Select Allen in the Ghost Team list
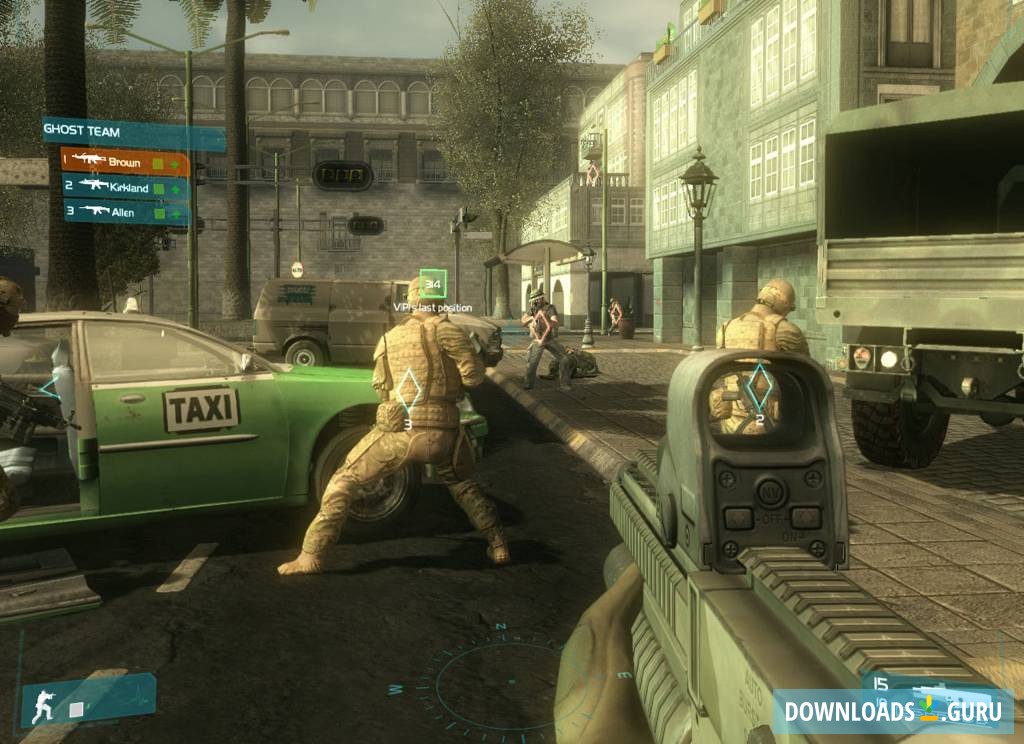Image resolution: width=1024 pixels, height=744 pixels. click(126, 211)
